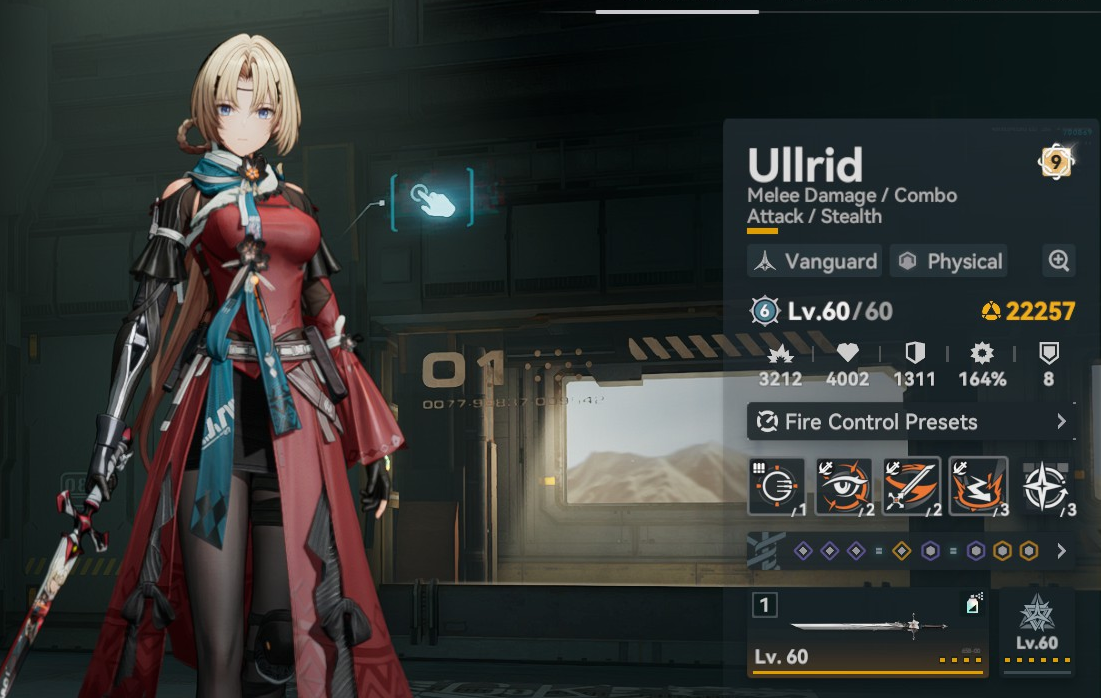1101x698 pixels.
Task: Open the magnifier details button
Action: 1058,261
